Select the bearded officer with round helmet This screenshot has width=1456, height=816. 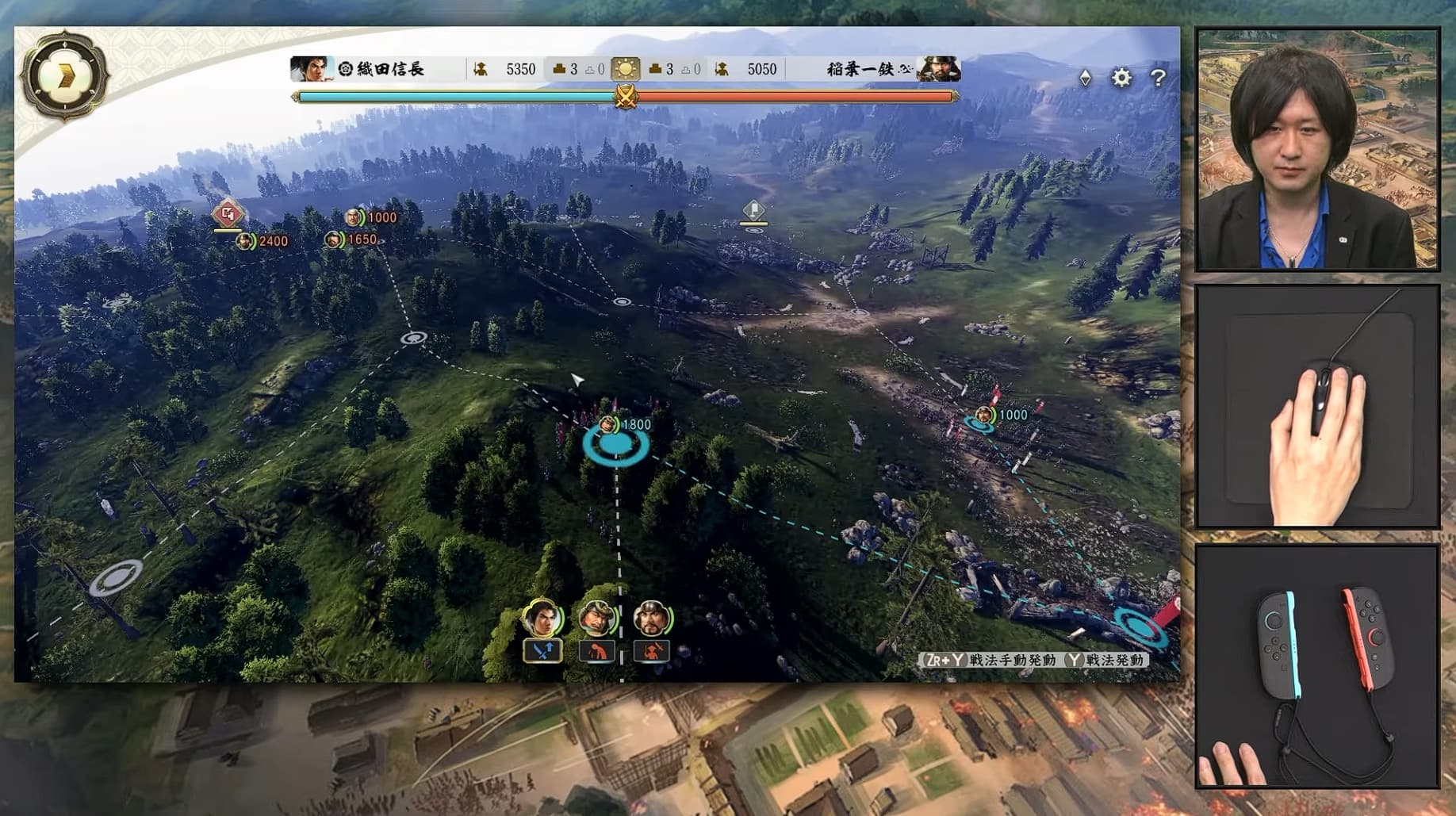pos(652,618)
